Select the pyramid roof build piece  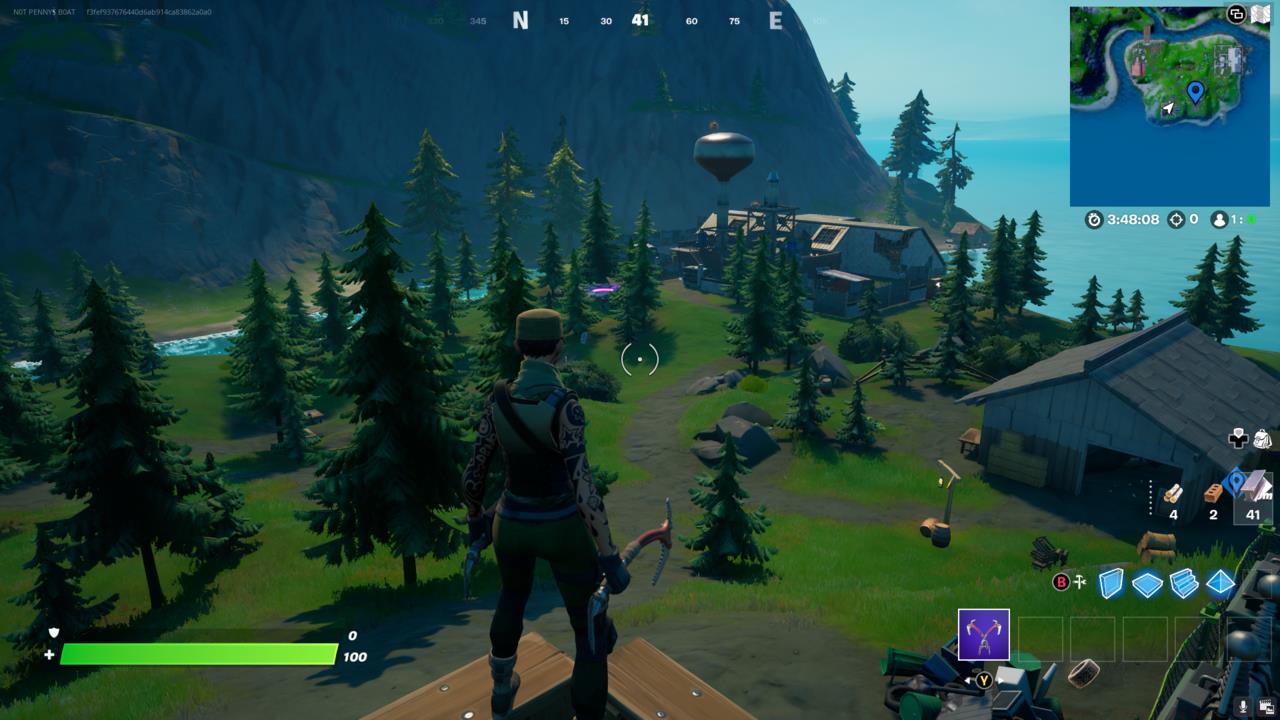pos(1218,583)
